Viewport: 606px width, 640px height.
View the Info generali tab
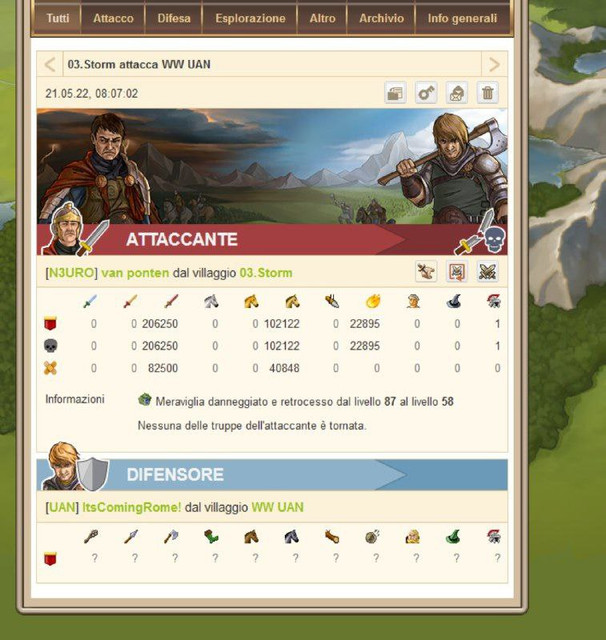coord(462,18)
